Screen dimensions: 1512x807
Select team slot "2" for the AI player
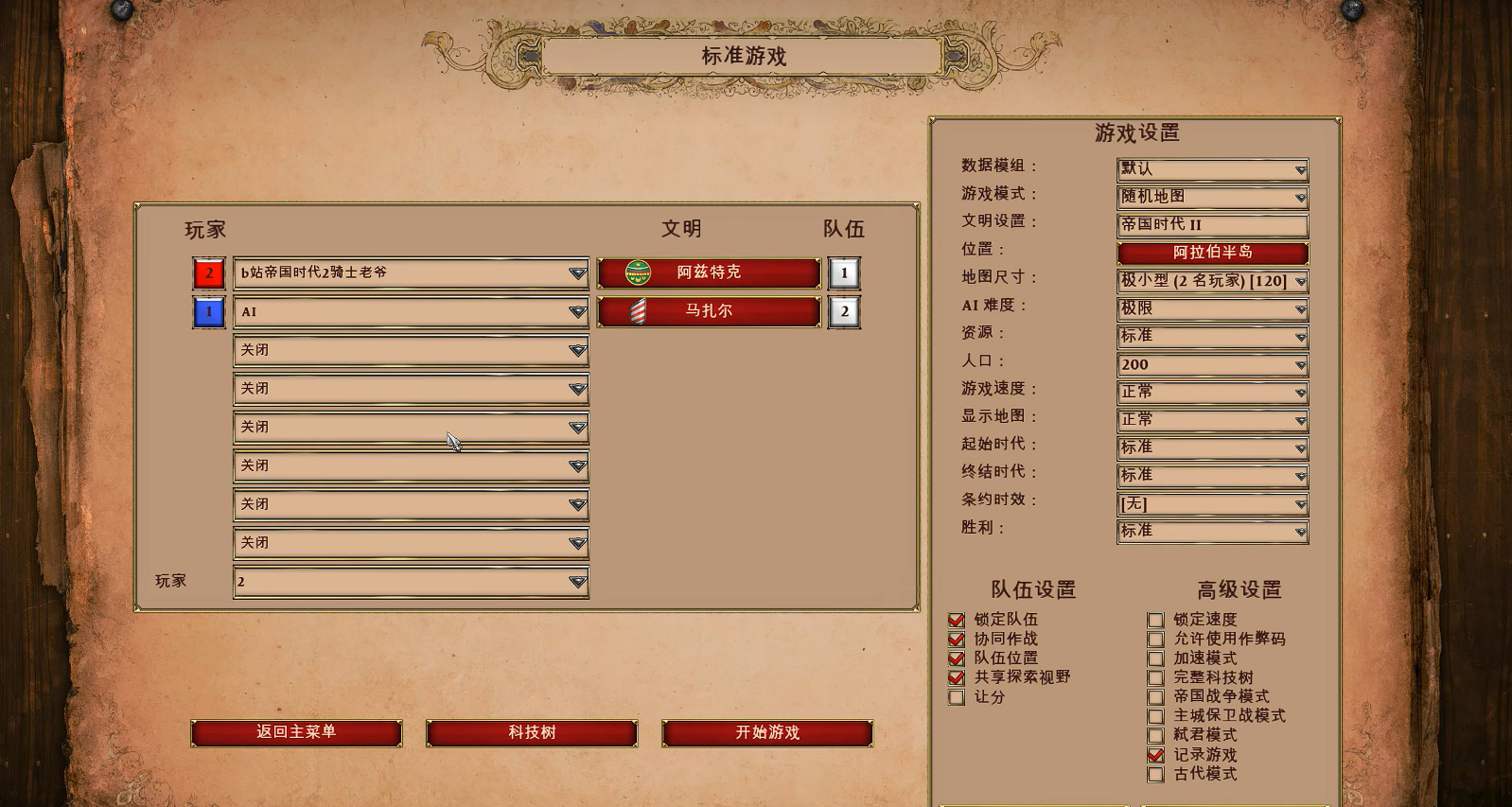tap(842, 311)
